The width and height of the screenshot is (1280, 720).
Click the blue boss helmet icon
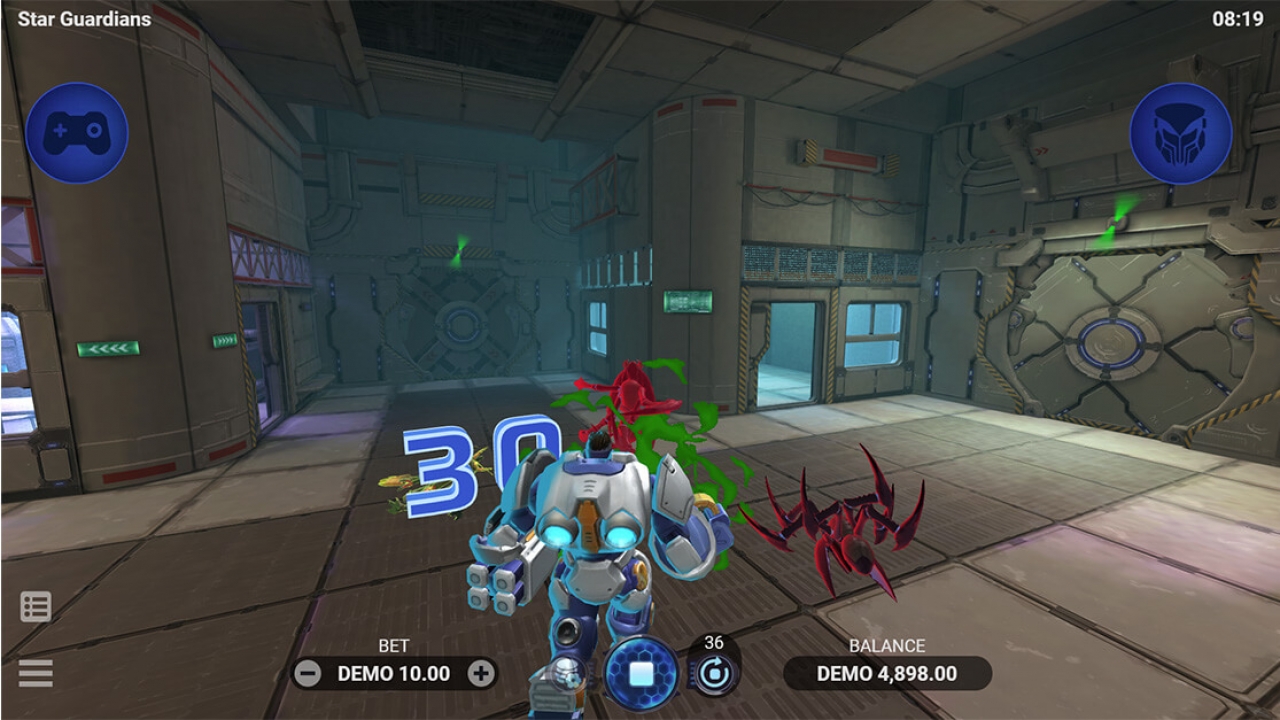click(1183, 134)
